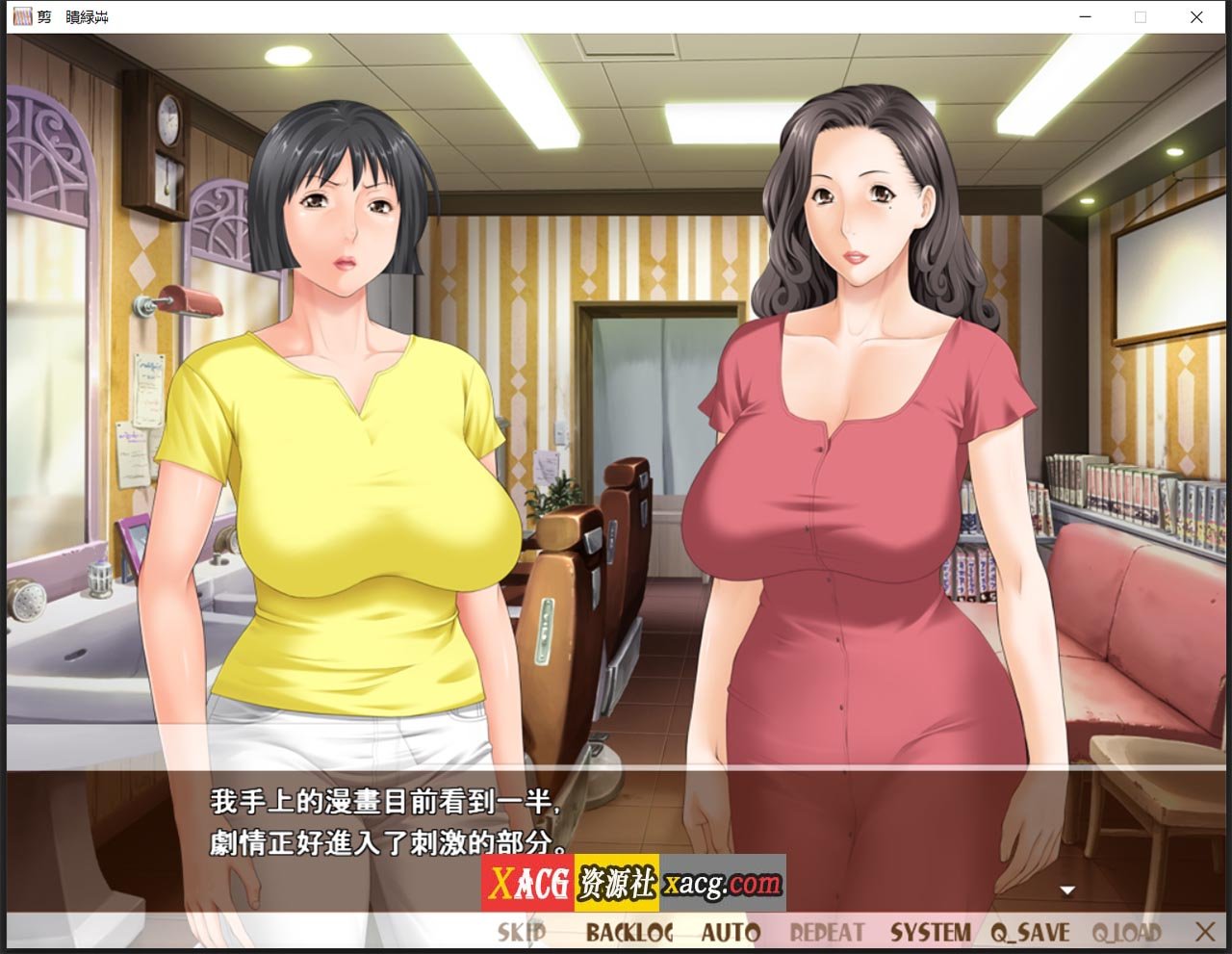Click the game's title bar application icon
This screenshot has width=1232, height=954.
click(x=24, y=16)
